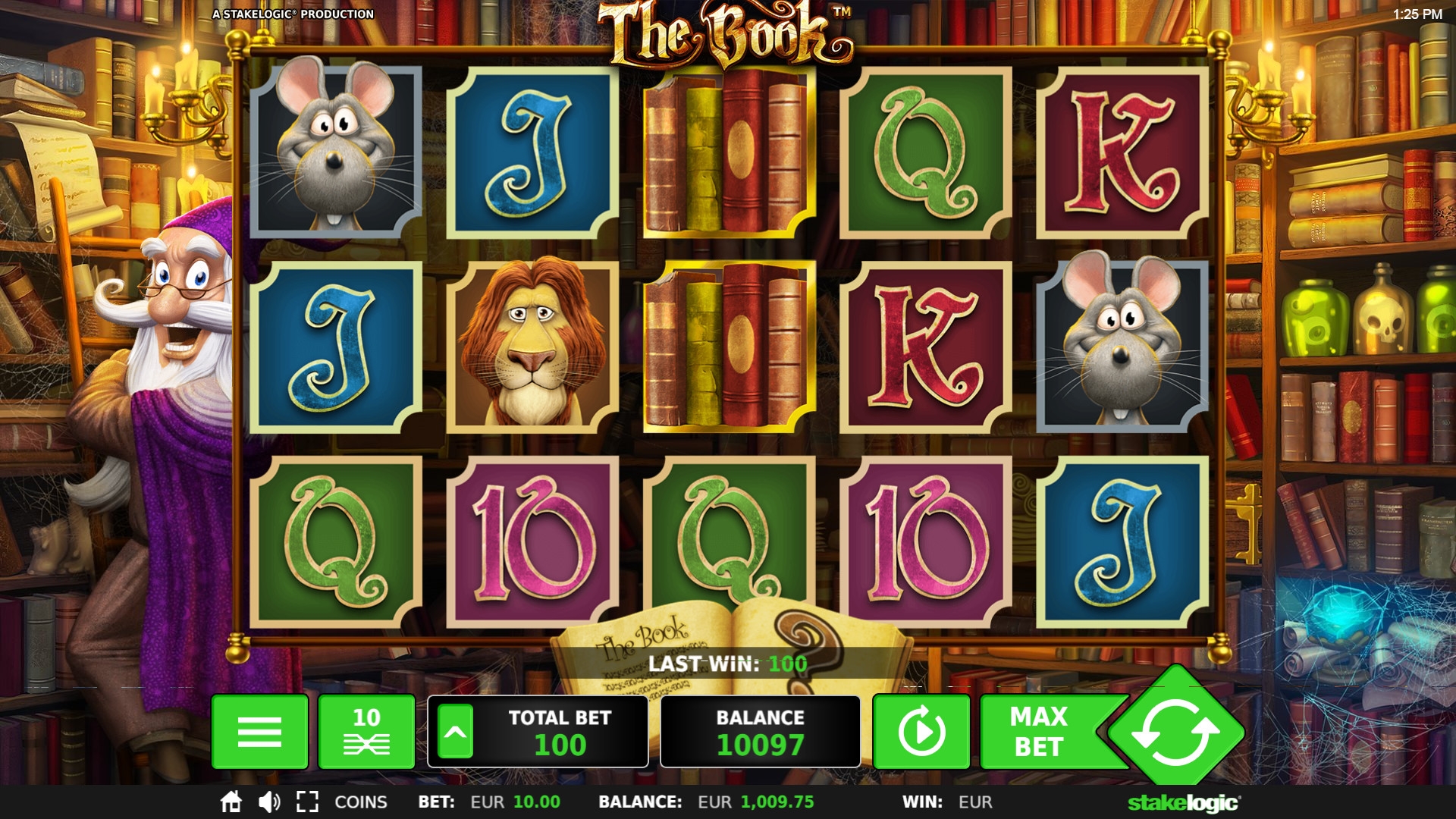The width and height of the screenshot is (1456, 819).
Task: Enter fullscreen with the bracket icon
Action: 307,802
